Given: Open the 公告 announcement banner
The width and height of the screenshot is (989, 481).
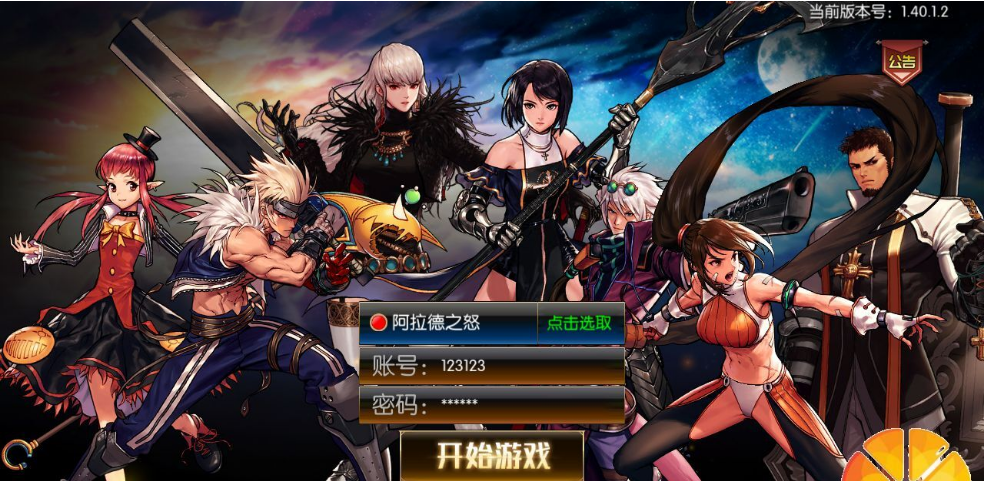Looking at the screenshot, I should [x=900, y=62].
